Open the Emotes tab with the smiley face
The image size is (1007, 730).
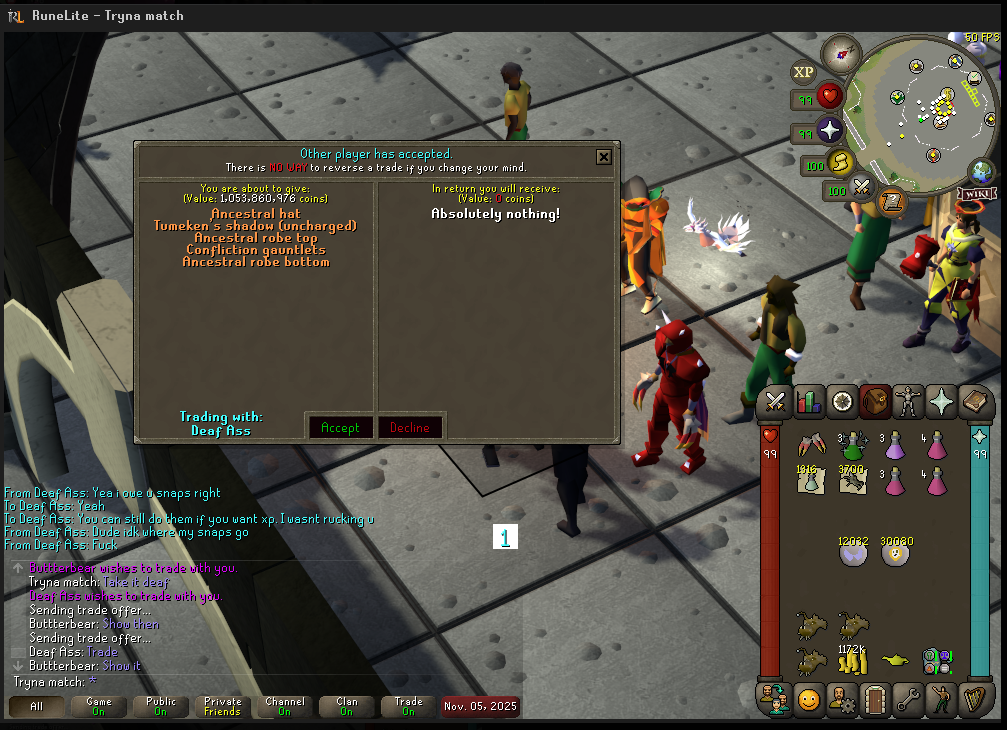808,699
